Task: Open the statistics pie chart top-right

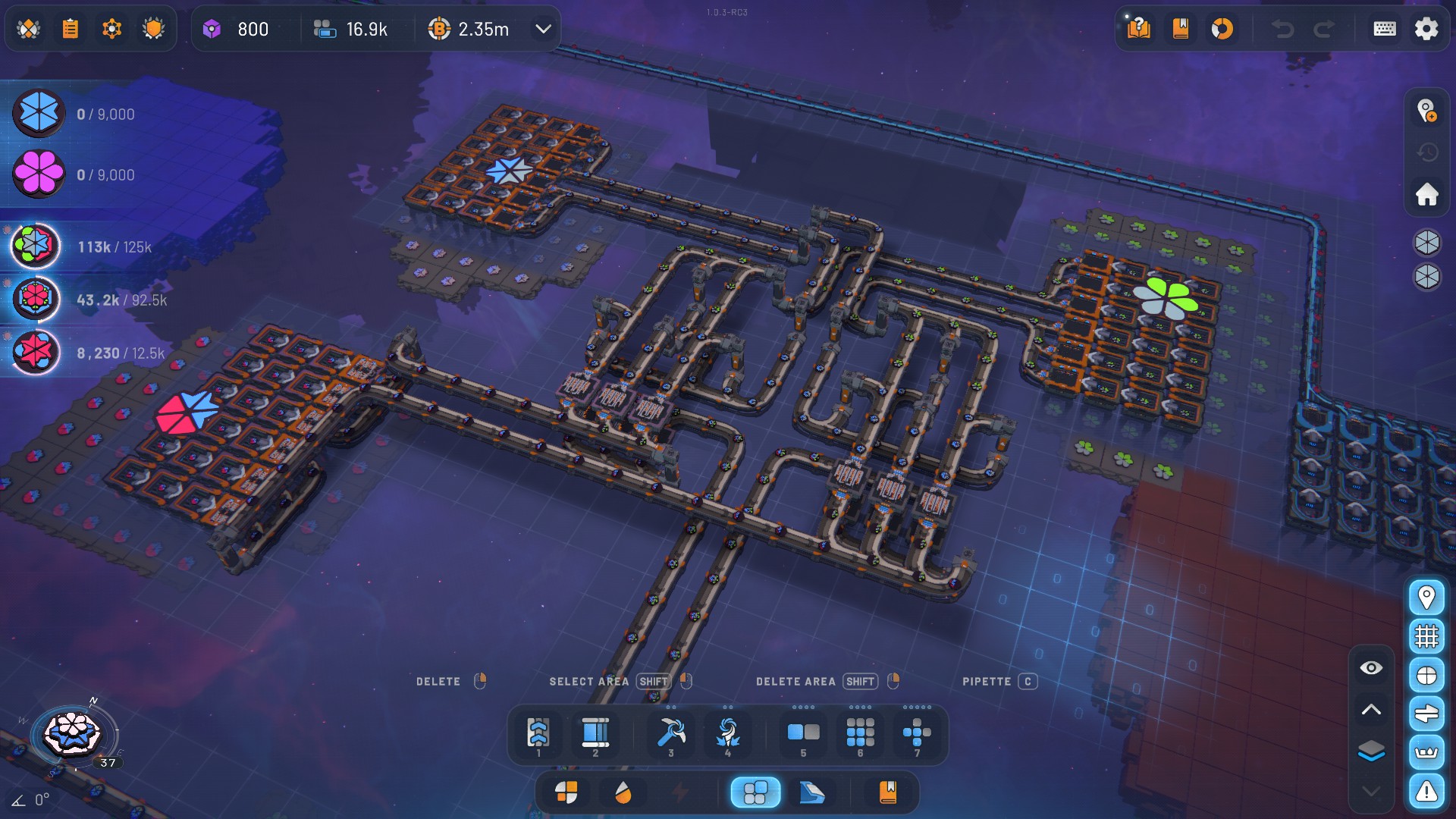Action: 1222,29
